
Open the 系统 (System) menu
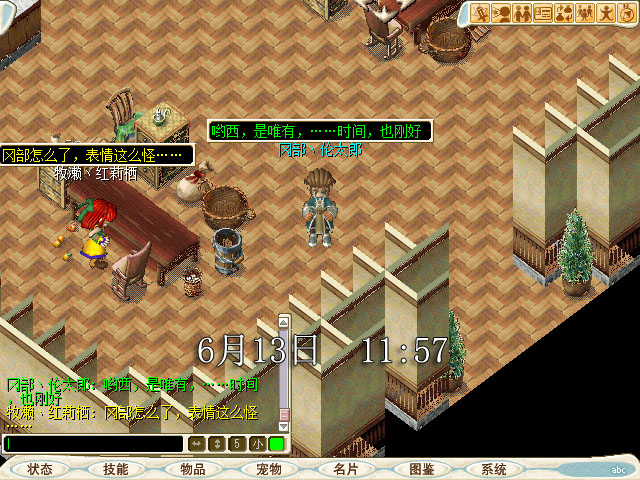[494, 469]
